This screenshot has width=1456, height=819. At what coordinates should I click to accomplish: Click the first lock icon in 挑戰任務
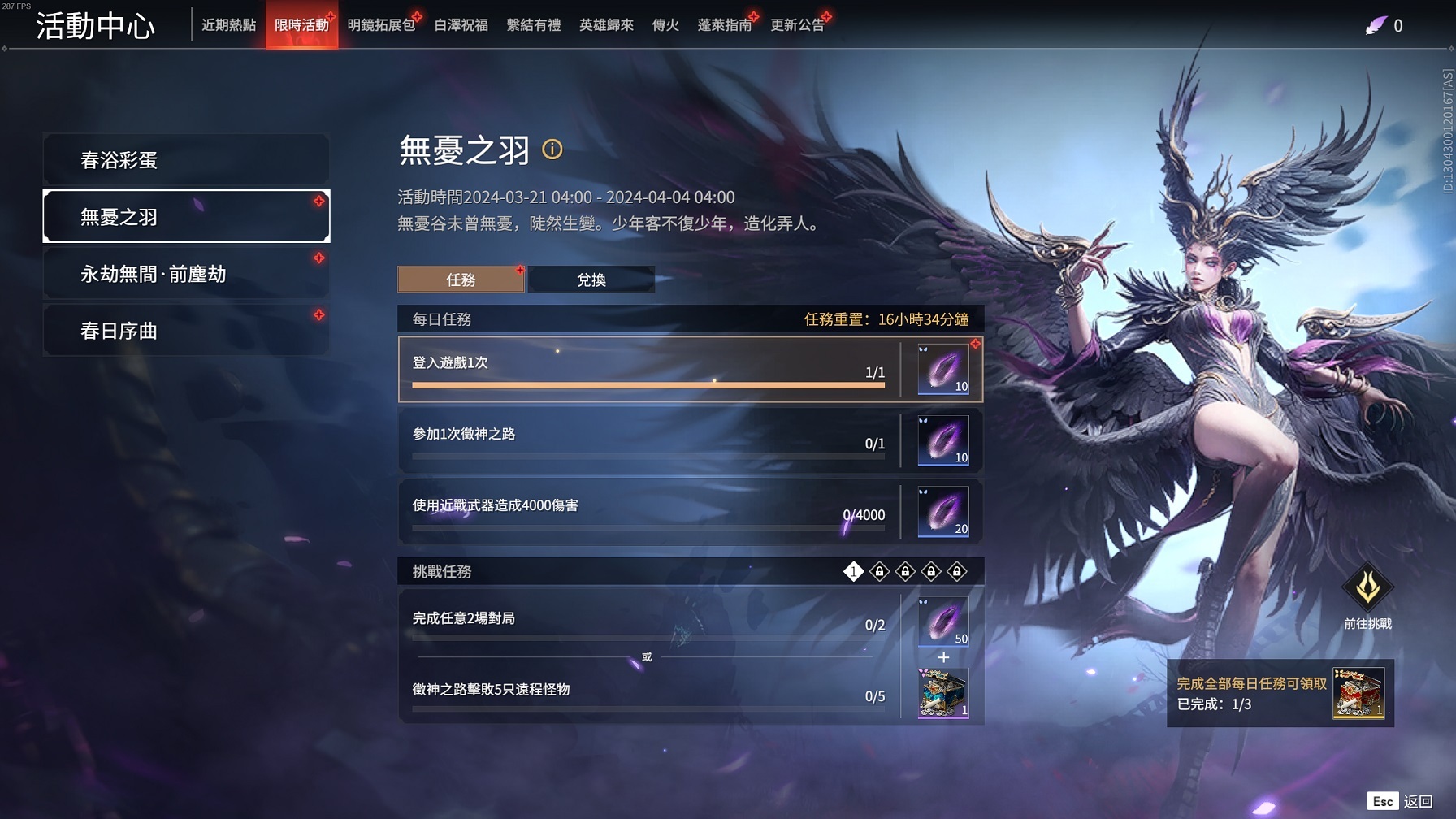(880, 570)
